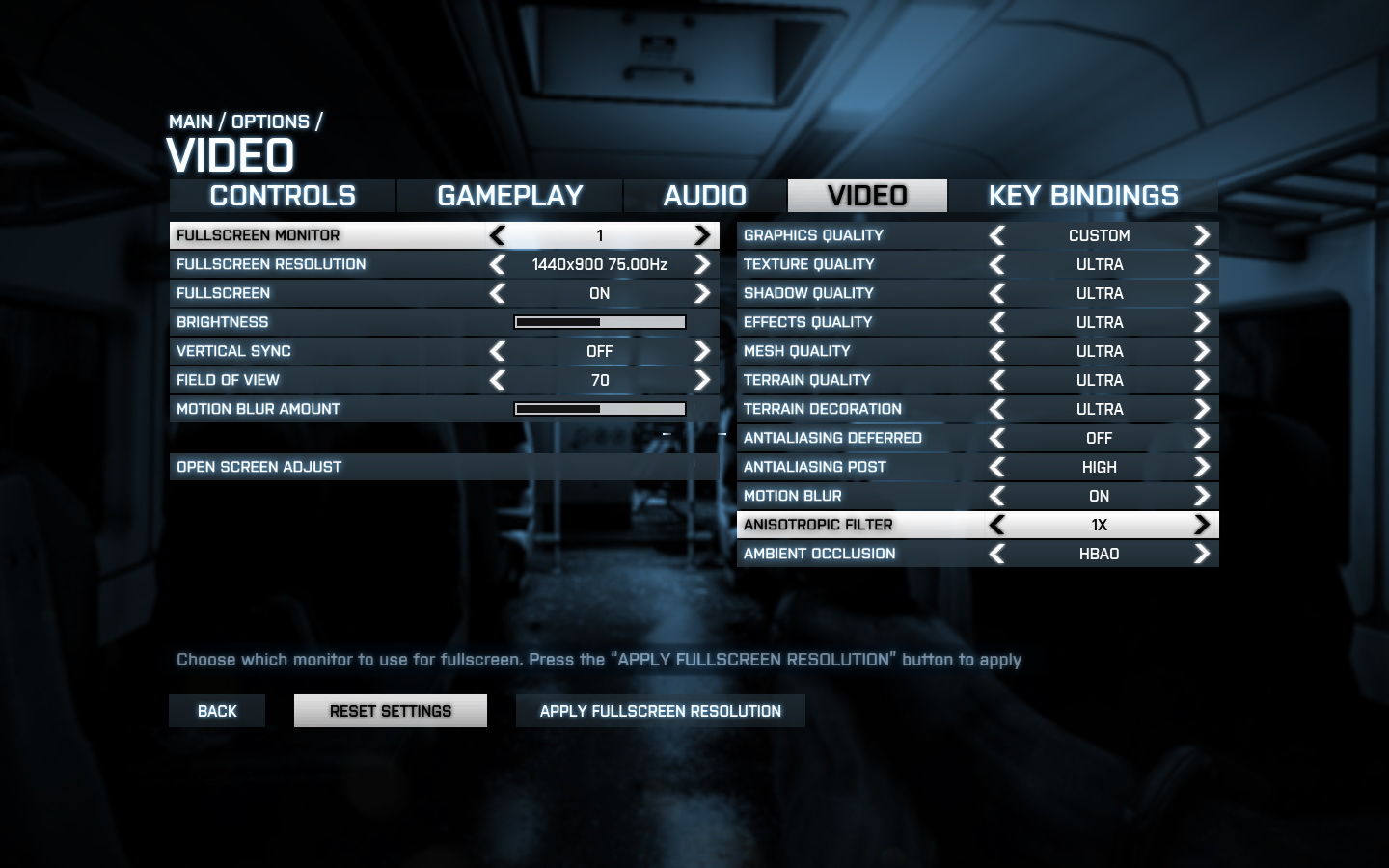Select the Audio tab
Viewport: 1389px width, 868px height.
705,196
